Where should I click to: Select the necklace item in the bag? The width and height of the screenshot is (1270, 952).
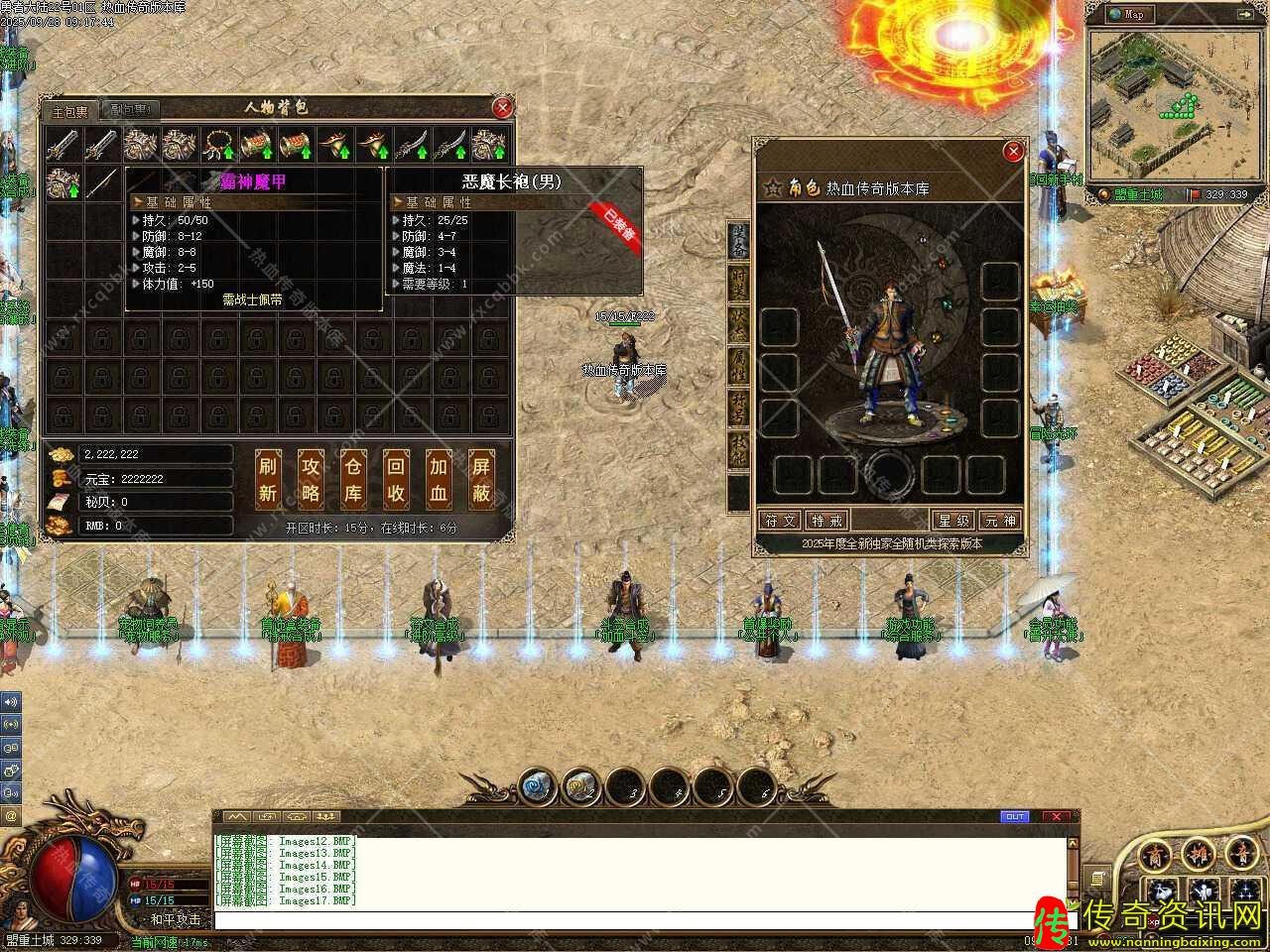[x=217, y=146]
